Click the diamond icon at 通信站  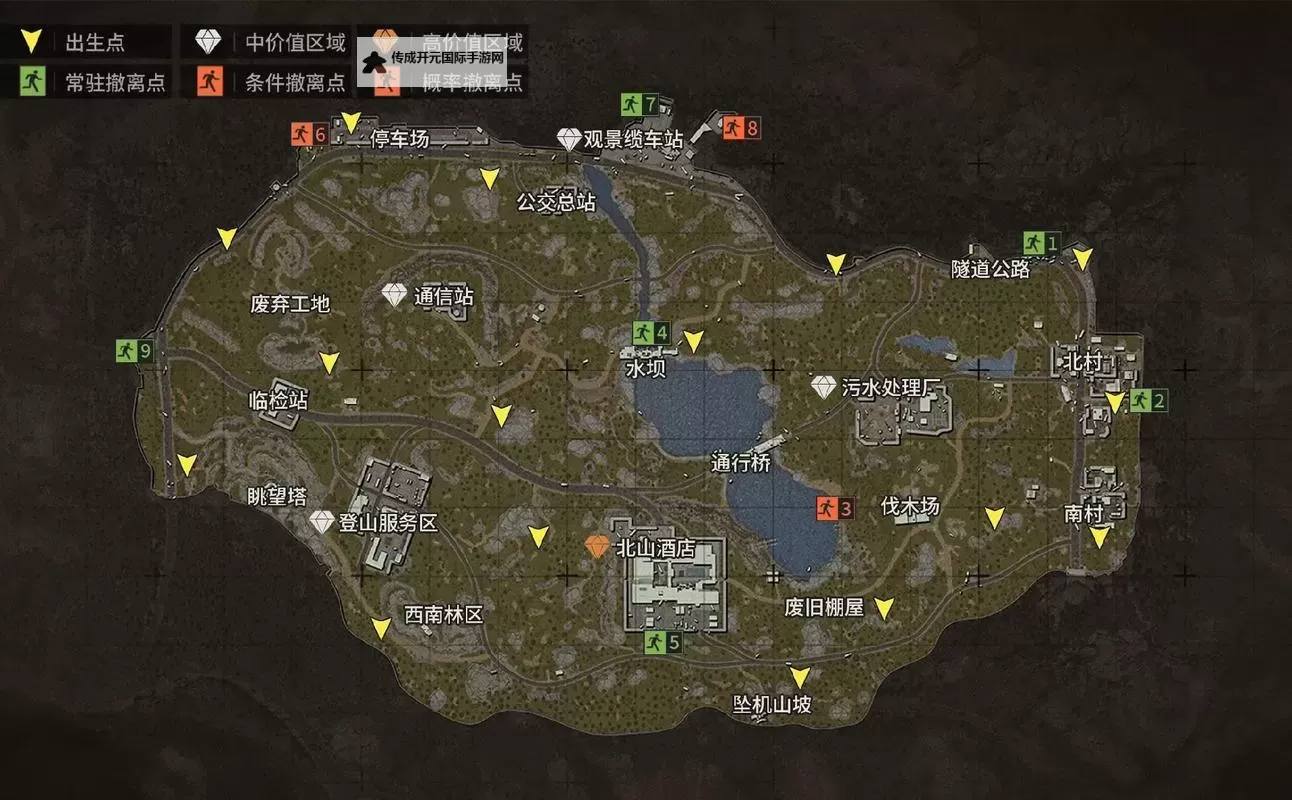(394, 295)
